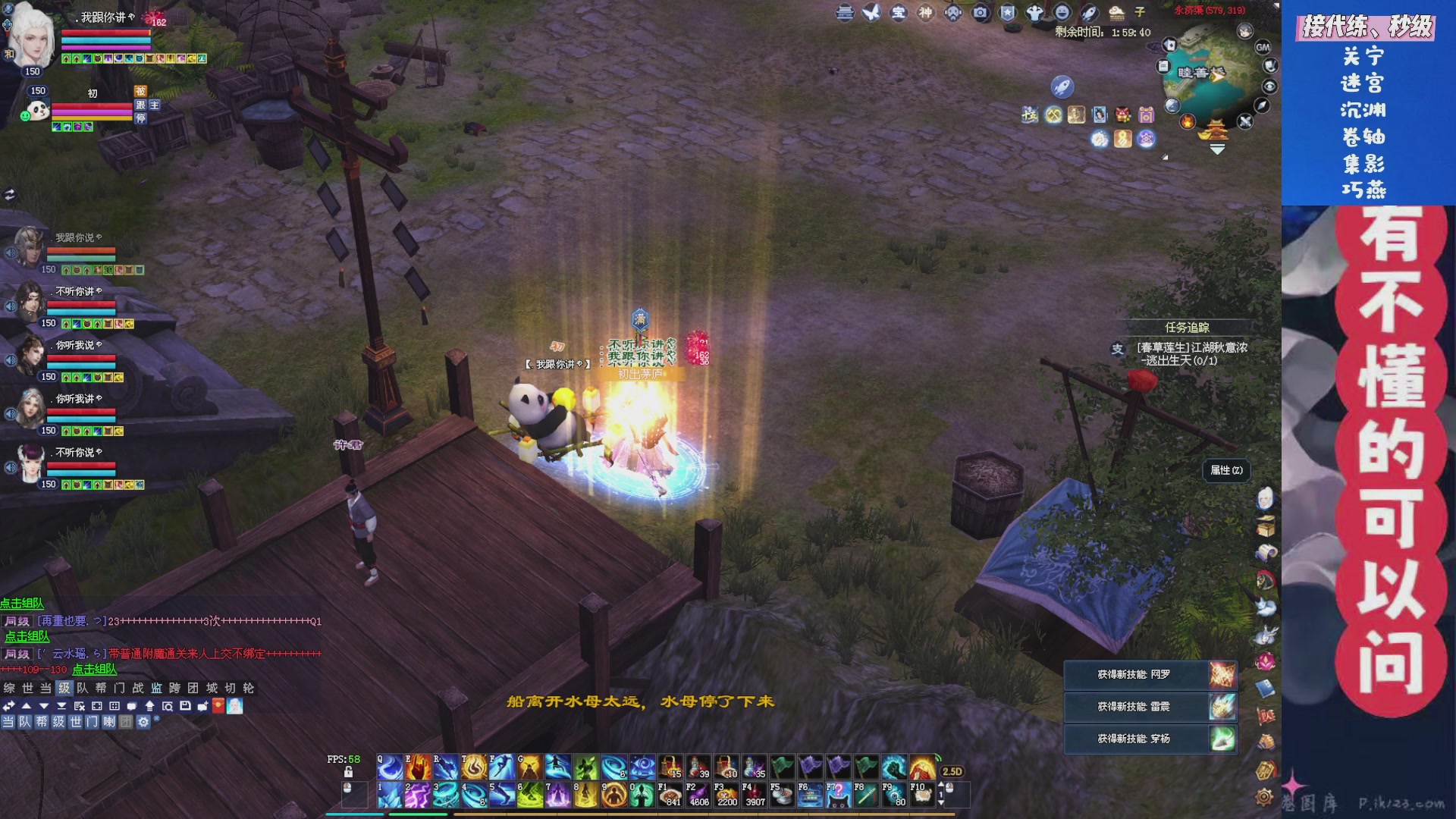The width and height of the screenshot is (1456, 819).
Task: Open the 宝 treasure menu icon
Action: [x=899, y=13]
